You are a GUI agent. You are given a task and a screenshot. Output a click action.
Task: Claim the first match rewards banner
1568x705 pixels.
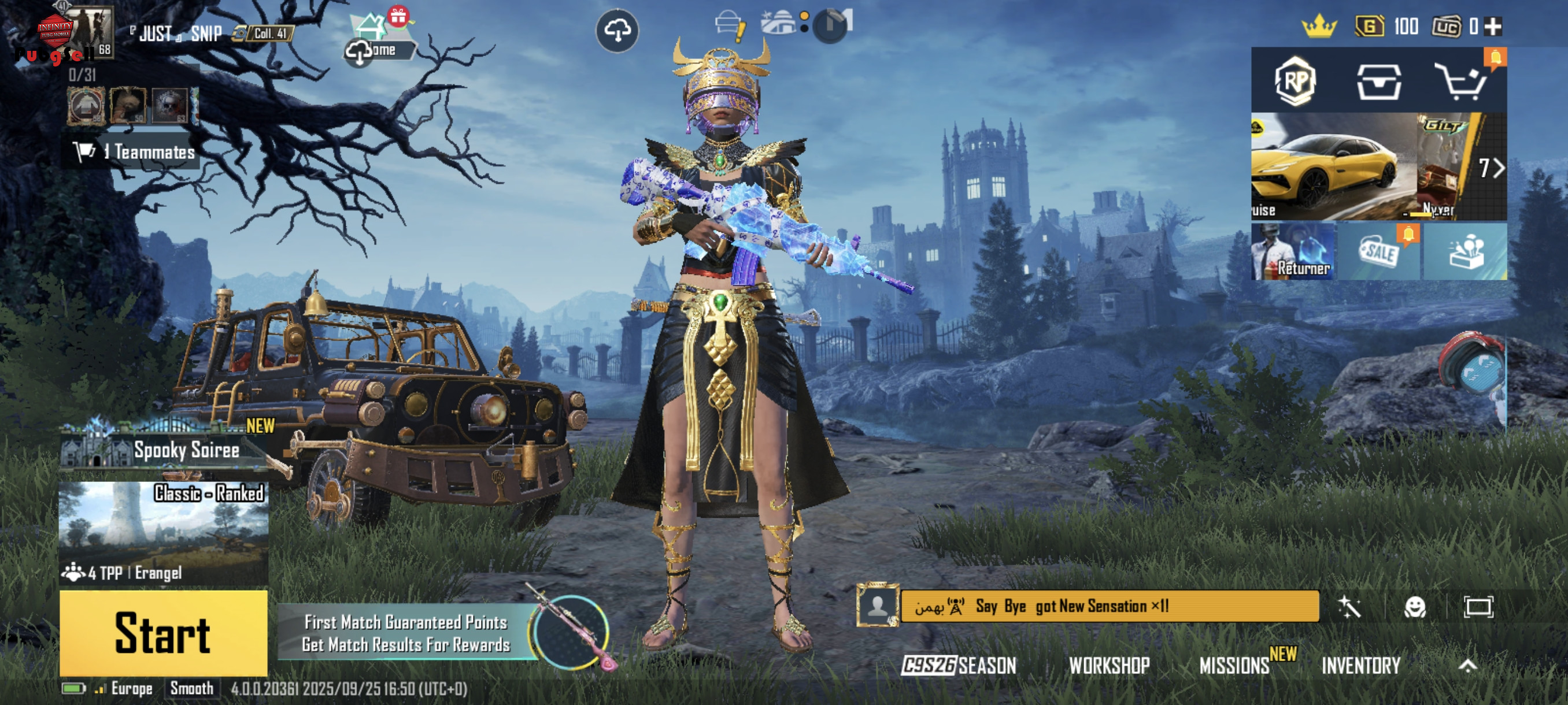click(406, 633)
